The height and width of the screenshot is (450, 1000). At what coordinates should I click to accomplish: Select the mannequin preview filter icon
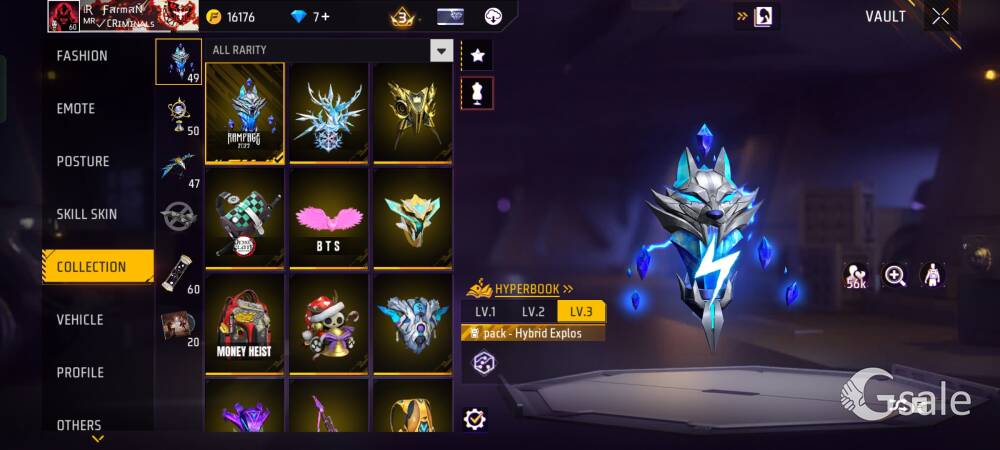[x=478, y=93]
